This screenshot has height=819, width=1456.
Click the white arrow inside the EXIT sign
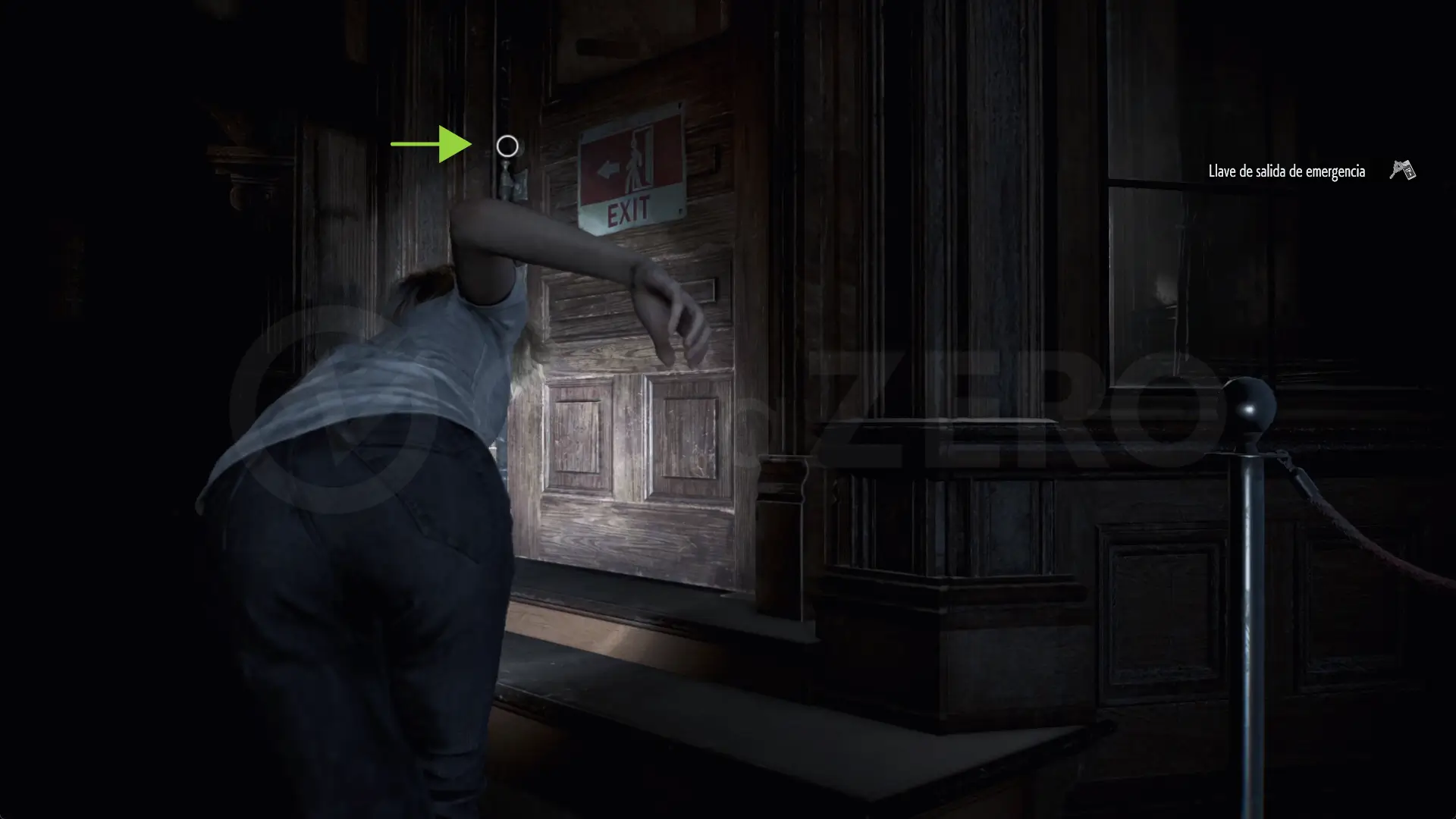tap(609, 169)
